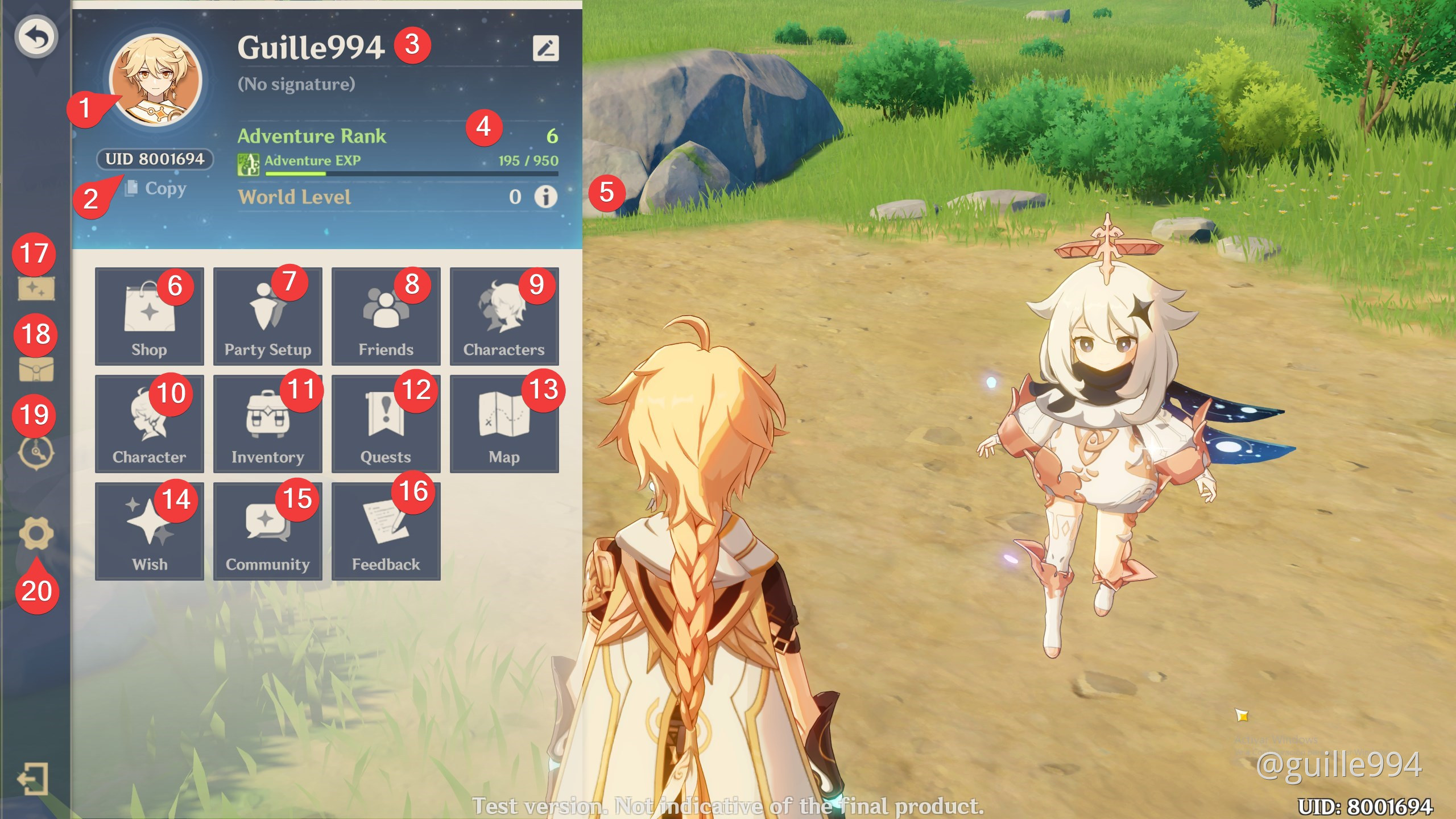Open the clock time icon
The height and width of the screenshot is (819, 1456).
(x=36, y=453)
